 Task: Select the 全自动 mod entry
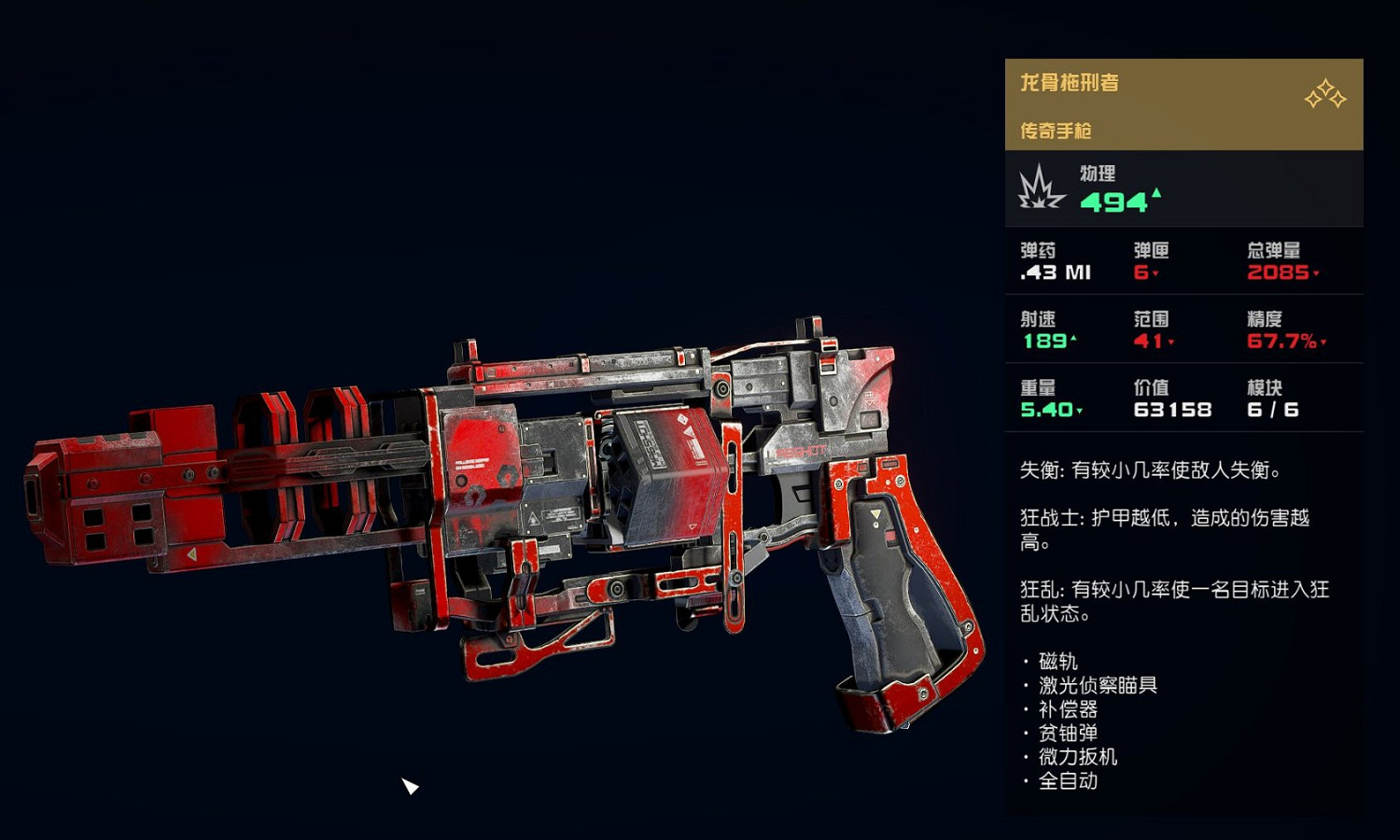pyautogui.click(x=1070, y=781)
